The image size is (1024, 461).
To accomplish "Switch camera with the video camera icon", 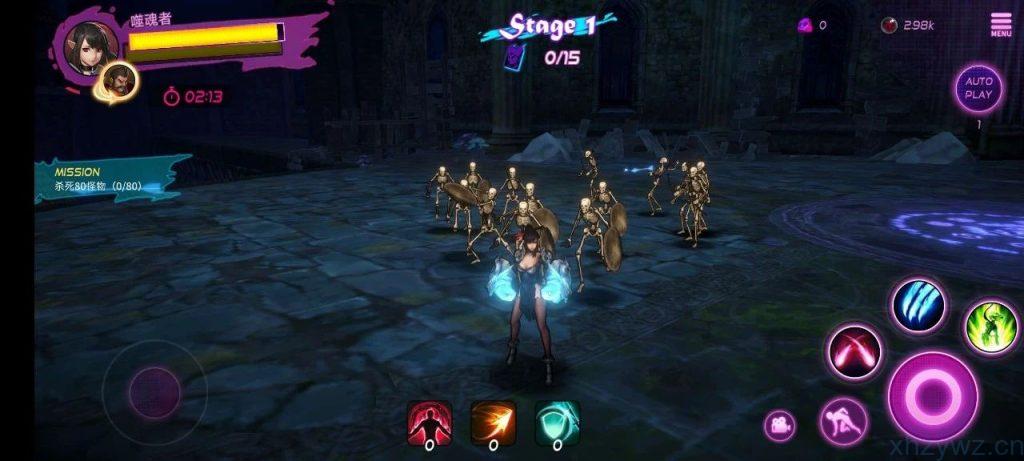I will point(779,425).
